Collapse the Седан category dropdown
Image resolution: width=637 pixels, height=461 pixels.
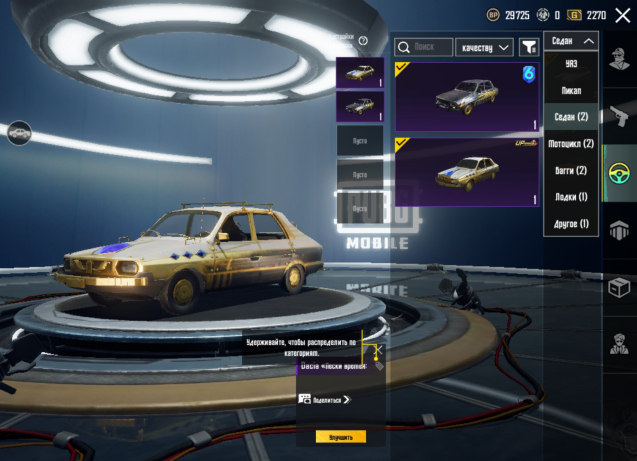click(x=572, y=41)
